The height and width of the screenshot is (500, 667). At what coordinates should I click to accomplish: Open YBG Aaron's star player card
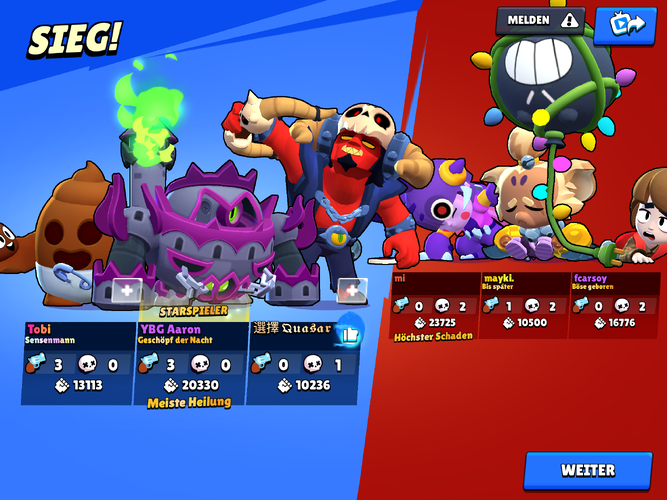190,362
